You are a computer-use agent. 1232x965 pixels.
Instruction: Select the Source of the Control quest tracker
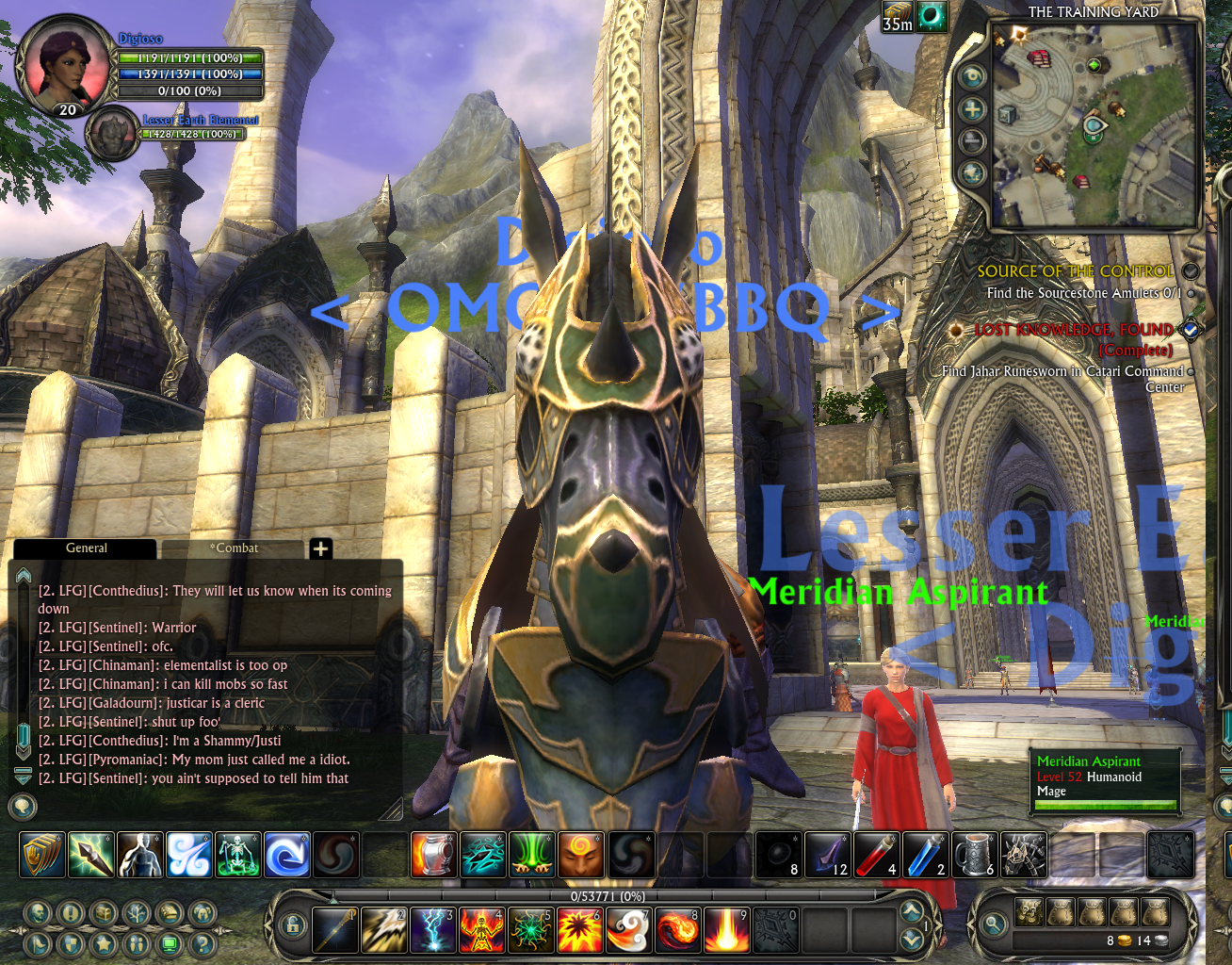1075,271
